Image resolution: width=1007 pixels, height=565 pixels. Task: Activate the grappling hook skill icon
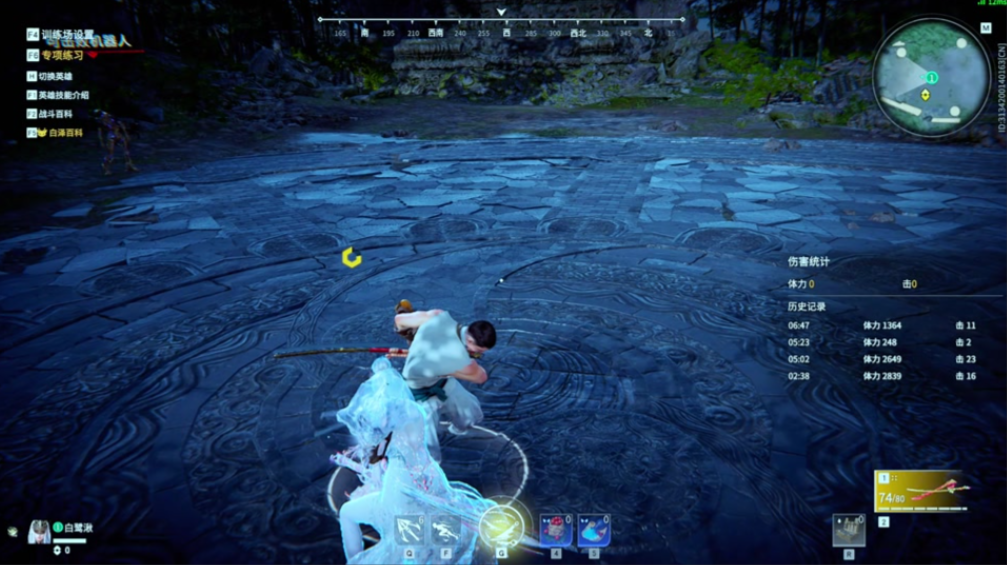pyautogui.click(x=410, y=529)
